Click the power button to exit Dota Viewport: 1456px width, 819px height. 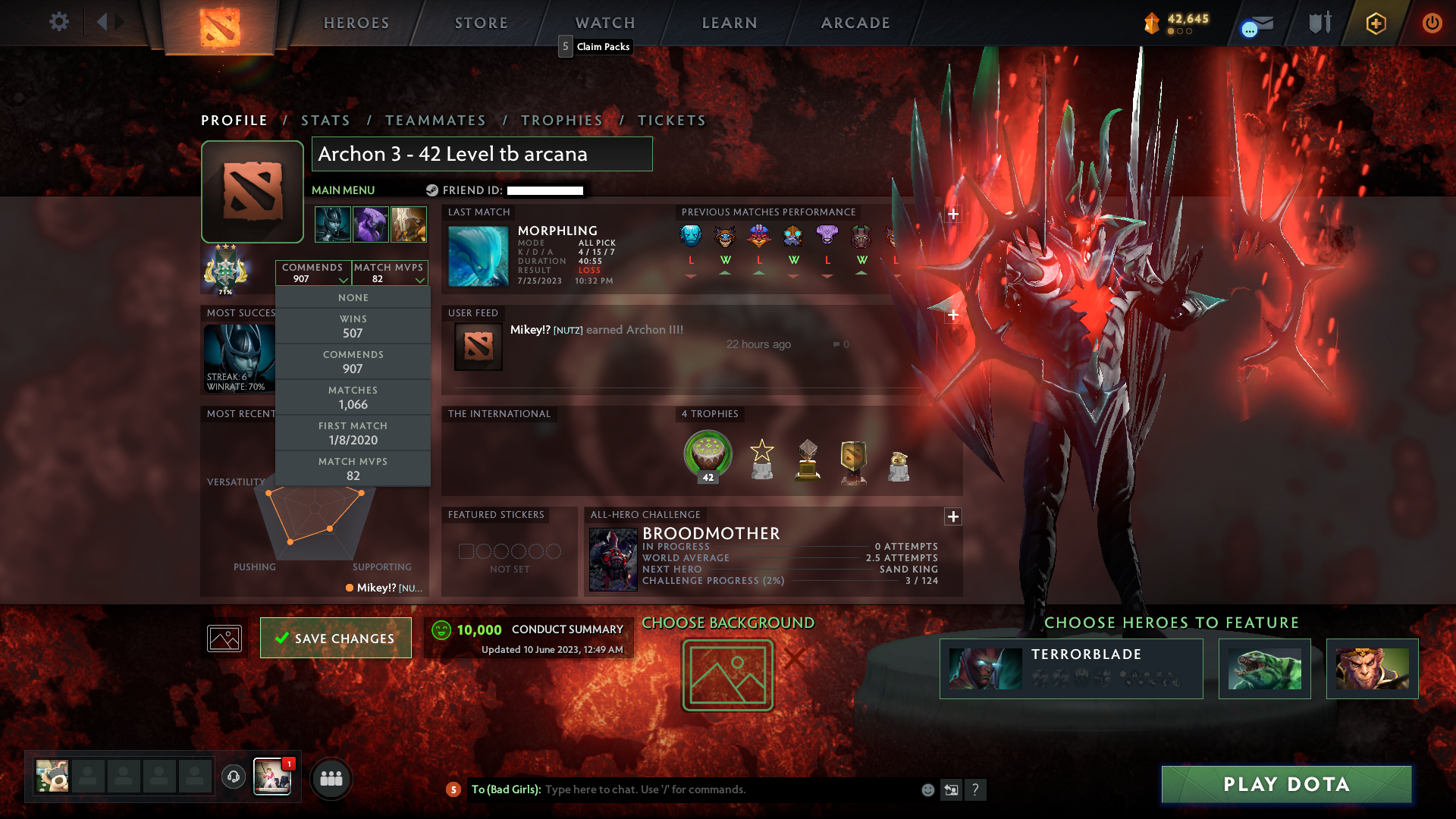coord(1432,22)
